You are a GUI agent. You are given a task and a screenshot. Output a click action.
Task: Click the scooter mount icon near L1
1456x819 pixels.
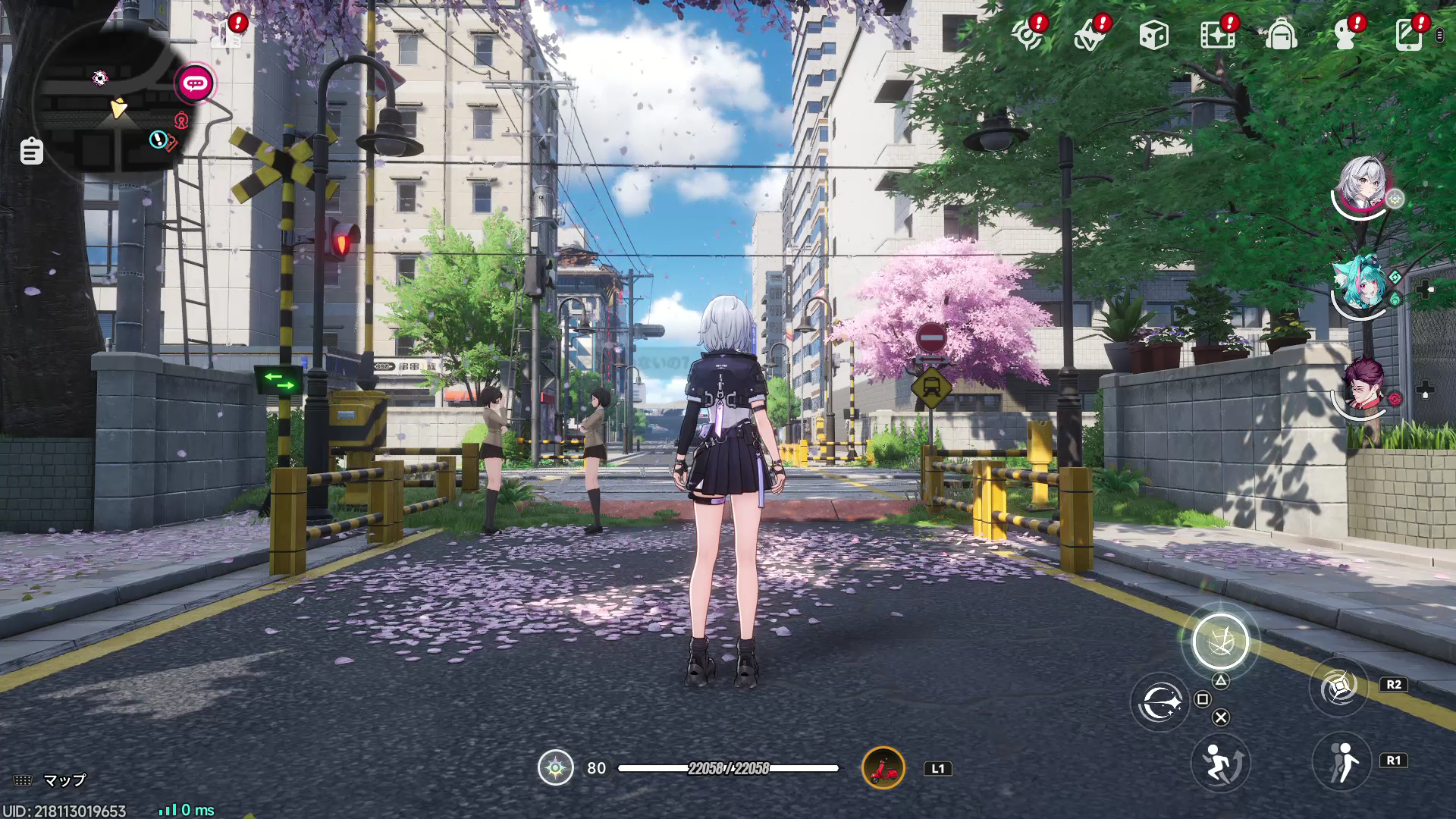[884, 767]
